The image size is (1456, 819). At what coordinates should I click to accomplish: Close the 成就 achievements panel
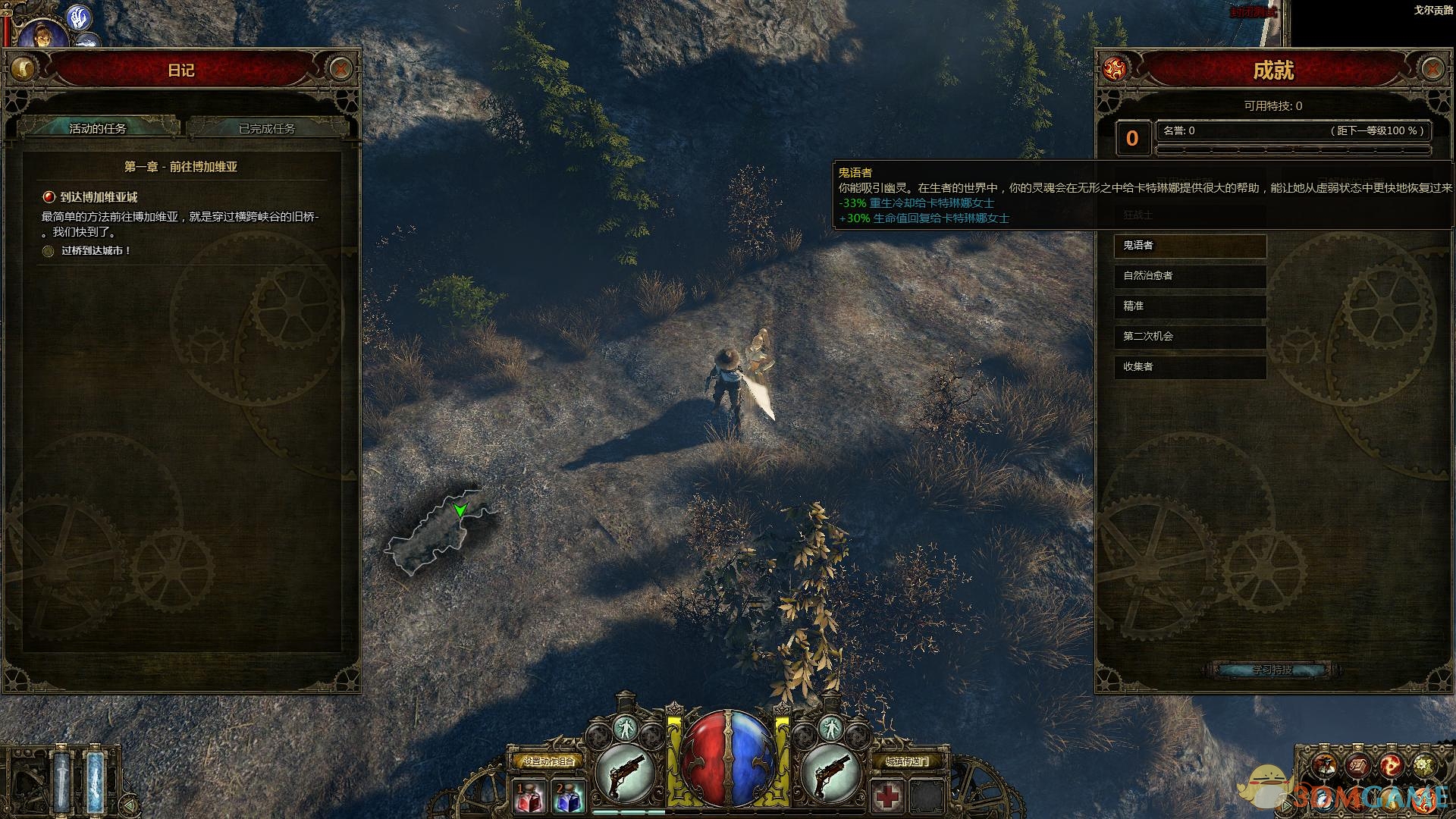(1432, 69)
